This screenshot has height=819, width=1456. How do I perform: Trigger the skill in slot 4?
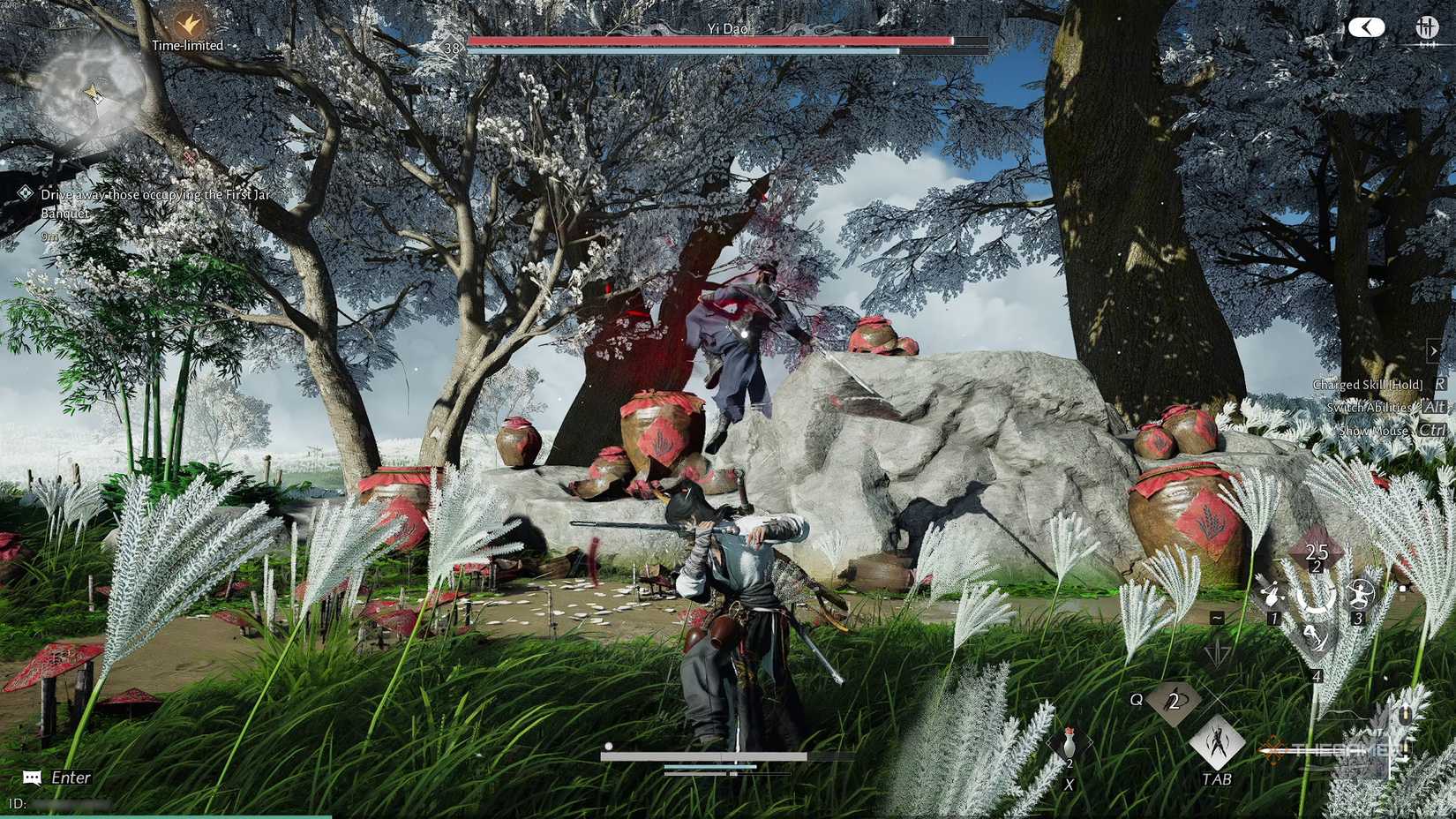1316,639
